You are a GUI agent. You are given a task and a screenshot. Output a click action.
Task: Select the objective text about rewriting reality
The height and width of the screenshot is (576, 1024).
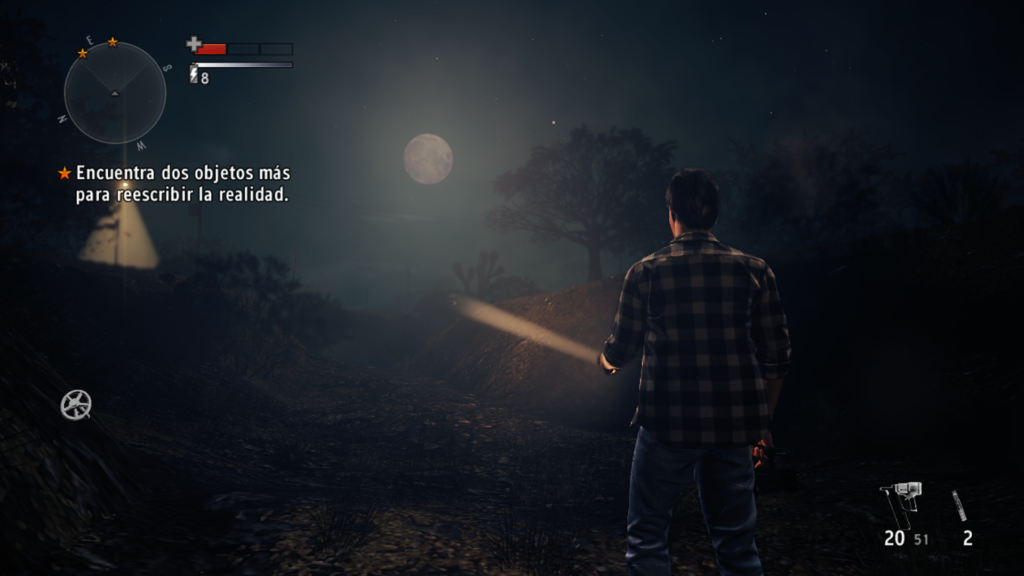(182, 184)
